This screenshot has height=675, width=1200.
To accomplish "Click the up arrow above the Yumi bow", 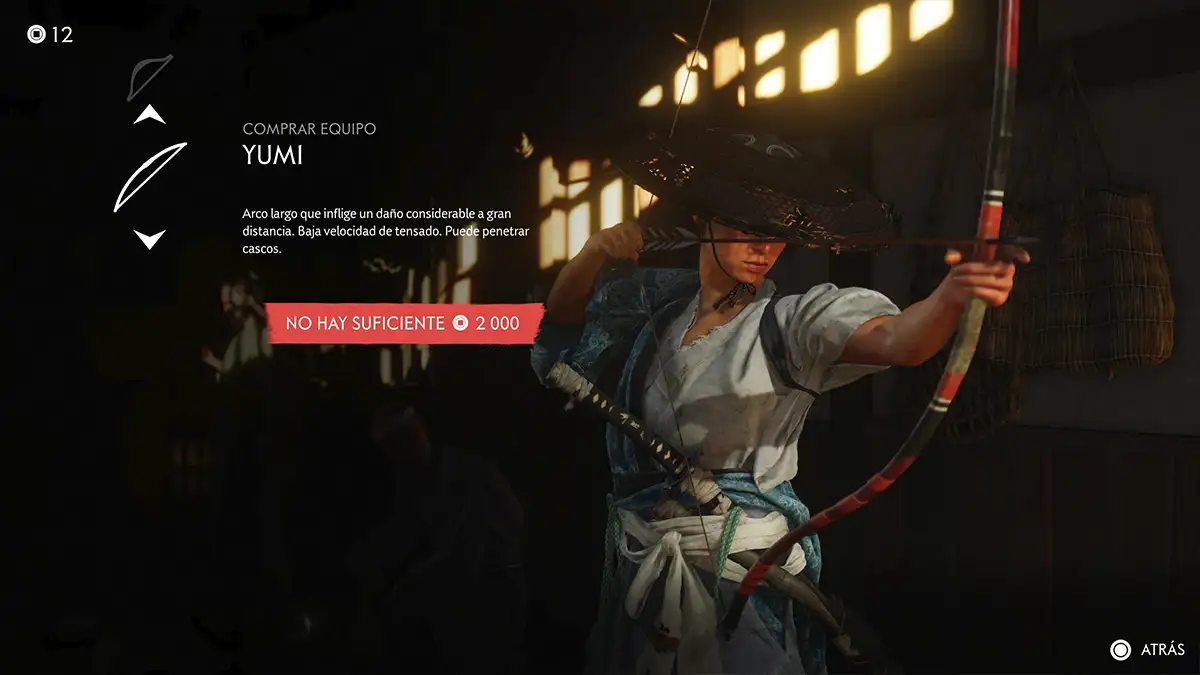I will 150,115.
